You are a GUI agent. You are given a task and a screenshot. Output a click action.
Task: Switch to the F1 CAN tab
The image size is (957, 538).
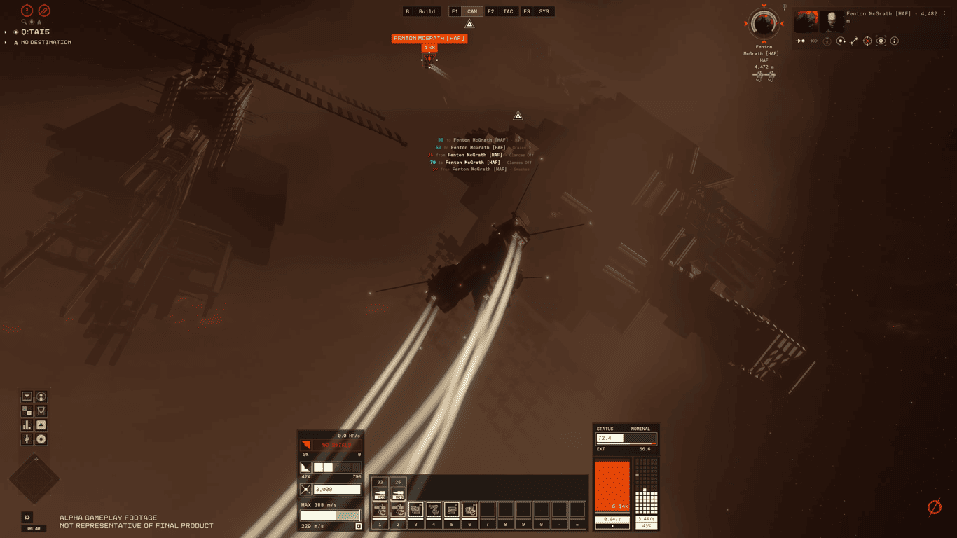(x=466, y=11)
